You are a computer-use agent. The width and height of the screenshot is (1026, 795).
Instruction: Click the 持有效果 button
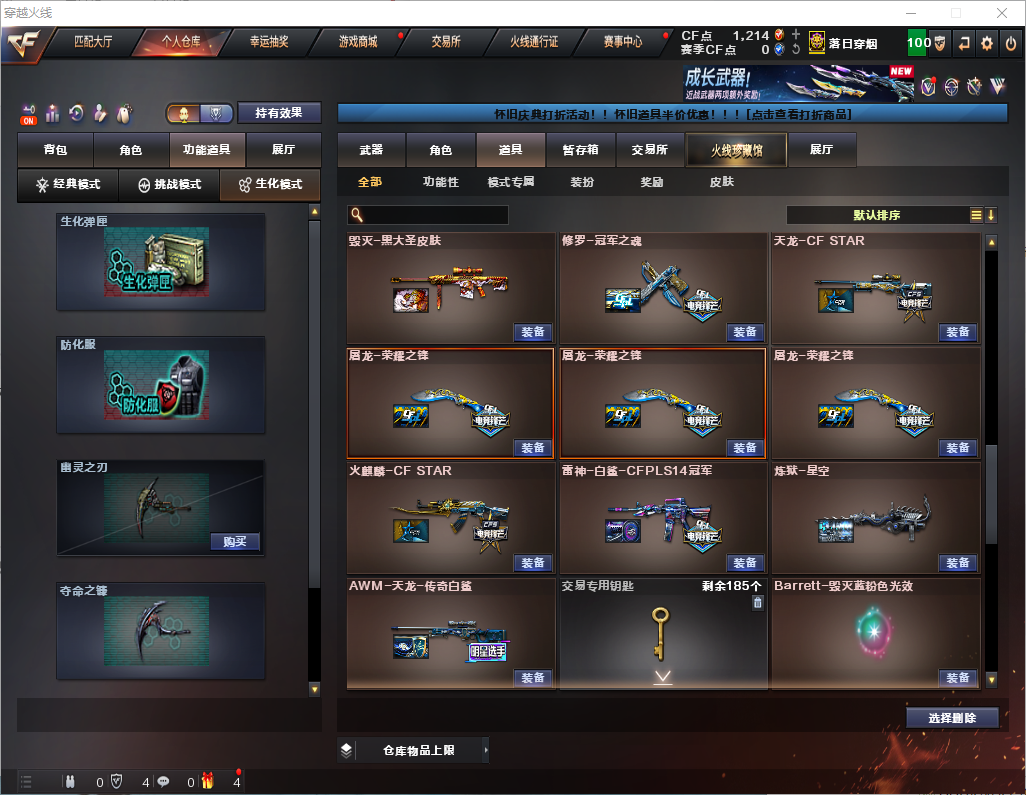279,113
